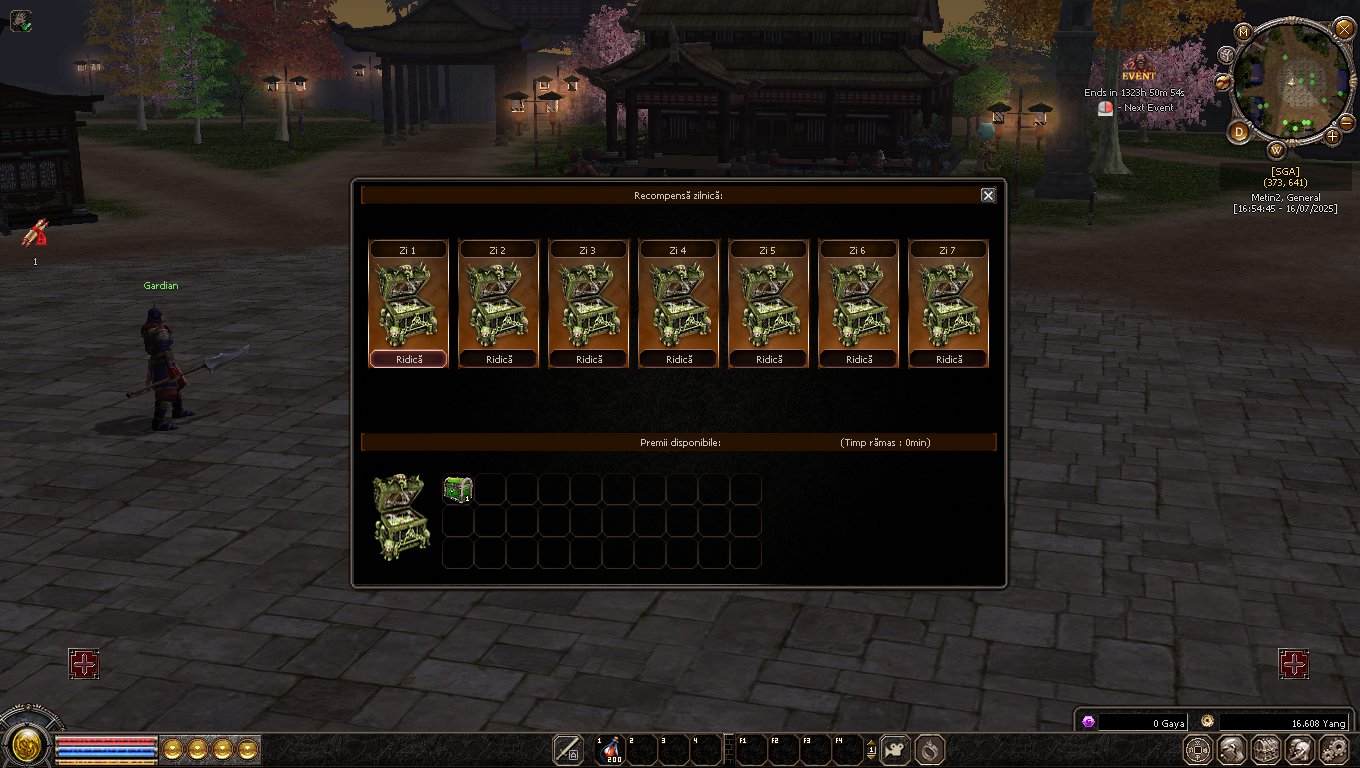Screen dimensions: 1360x768
Task: Click the W button below the minimap
Action: pos(1277,151)
